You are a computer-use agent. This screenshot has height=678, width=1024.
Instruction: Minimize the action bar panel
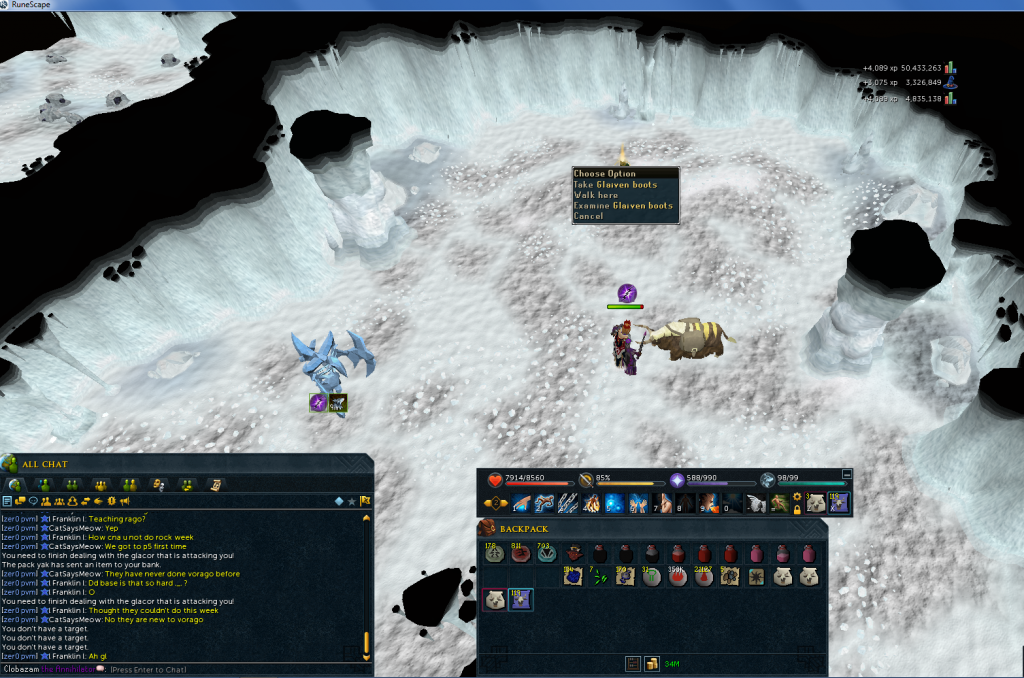click(847, 474)
